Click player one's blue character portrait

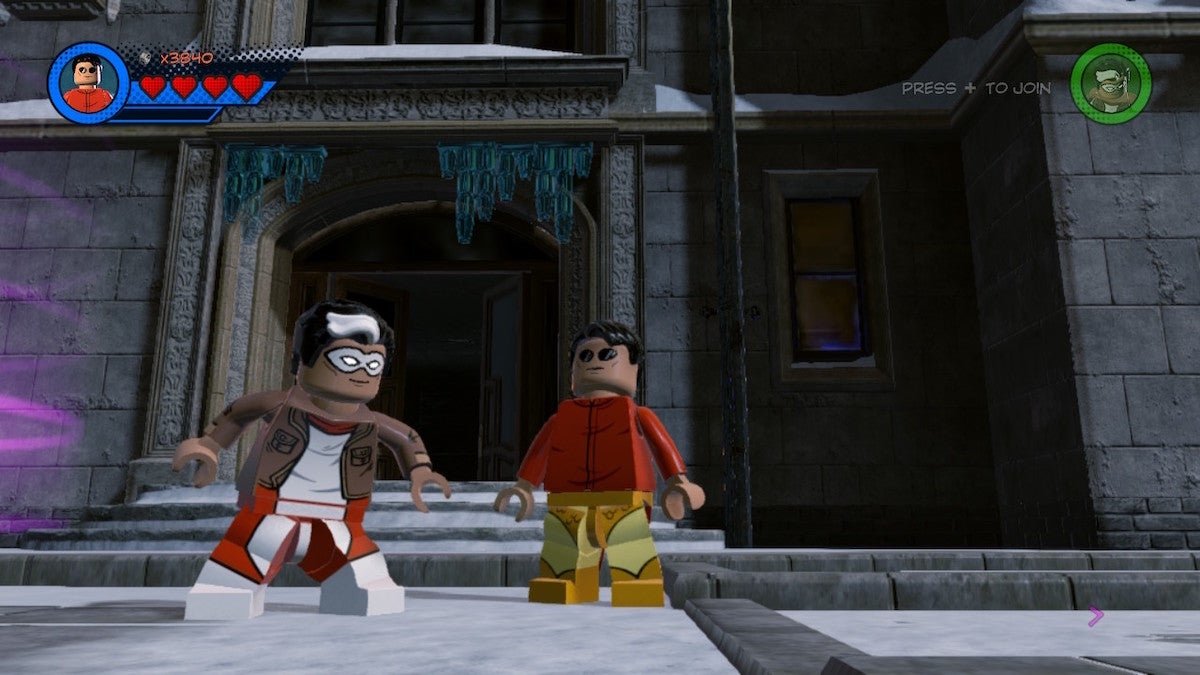88,83
